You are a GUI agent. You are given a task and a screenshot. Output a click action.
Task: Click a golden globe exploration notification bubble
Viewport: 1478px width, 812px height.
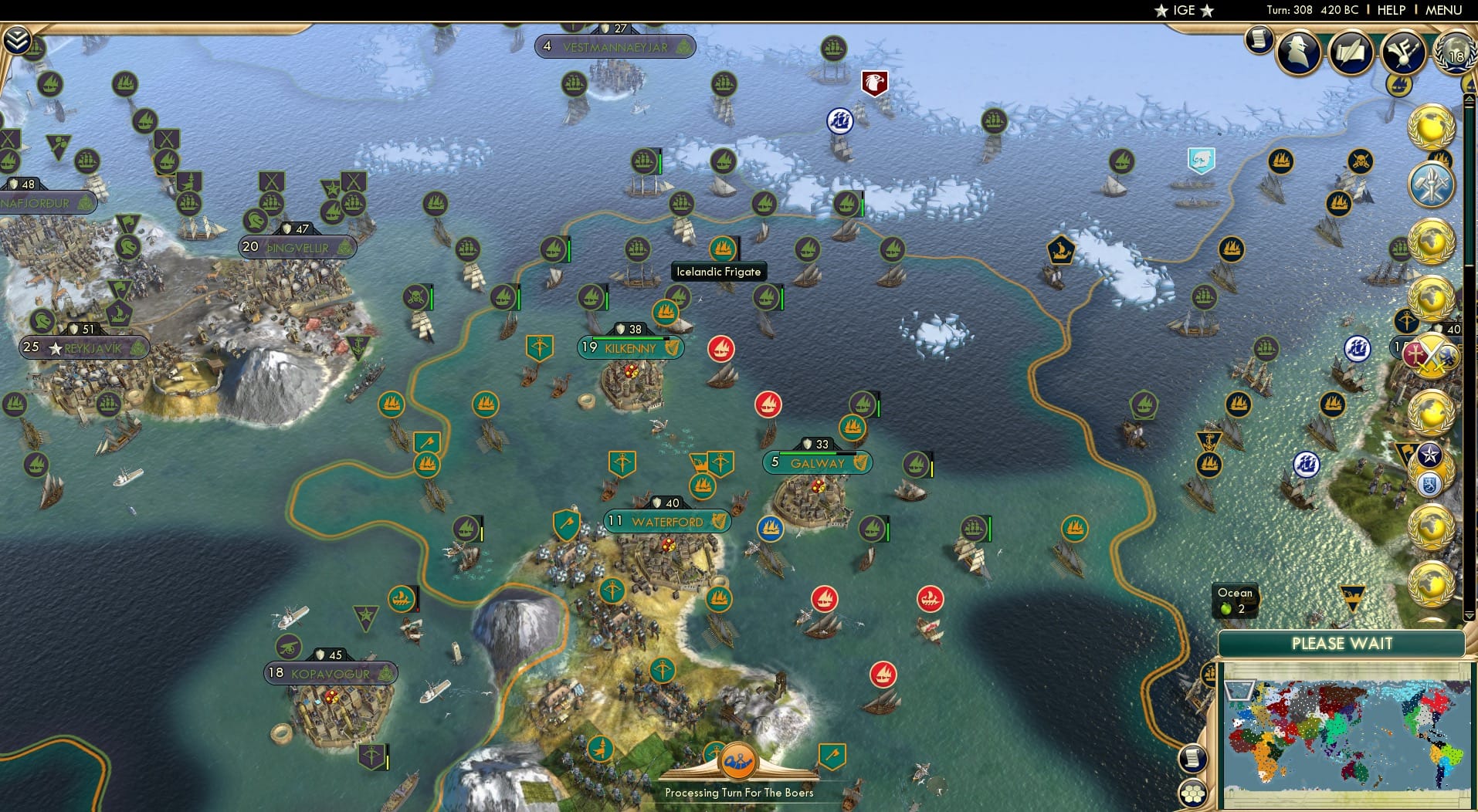point(1429,127)
